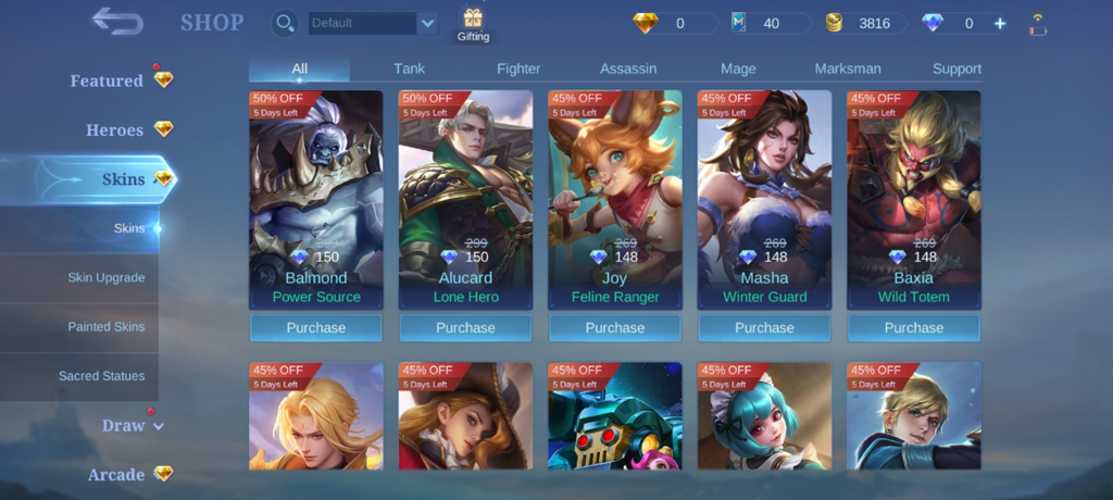Go back using the return arrow
The image size is (1113, 500).
[x=118, y=21]
